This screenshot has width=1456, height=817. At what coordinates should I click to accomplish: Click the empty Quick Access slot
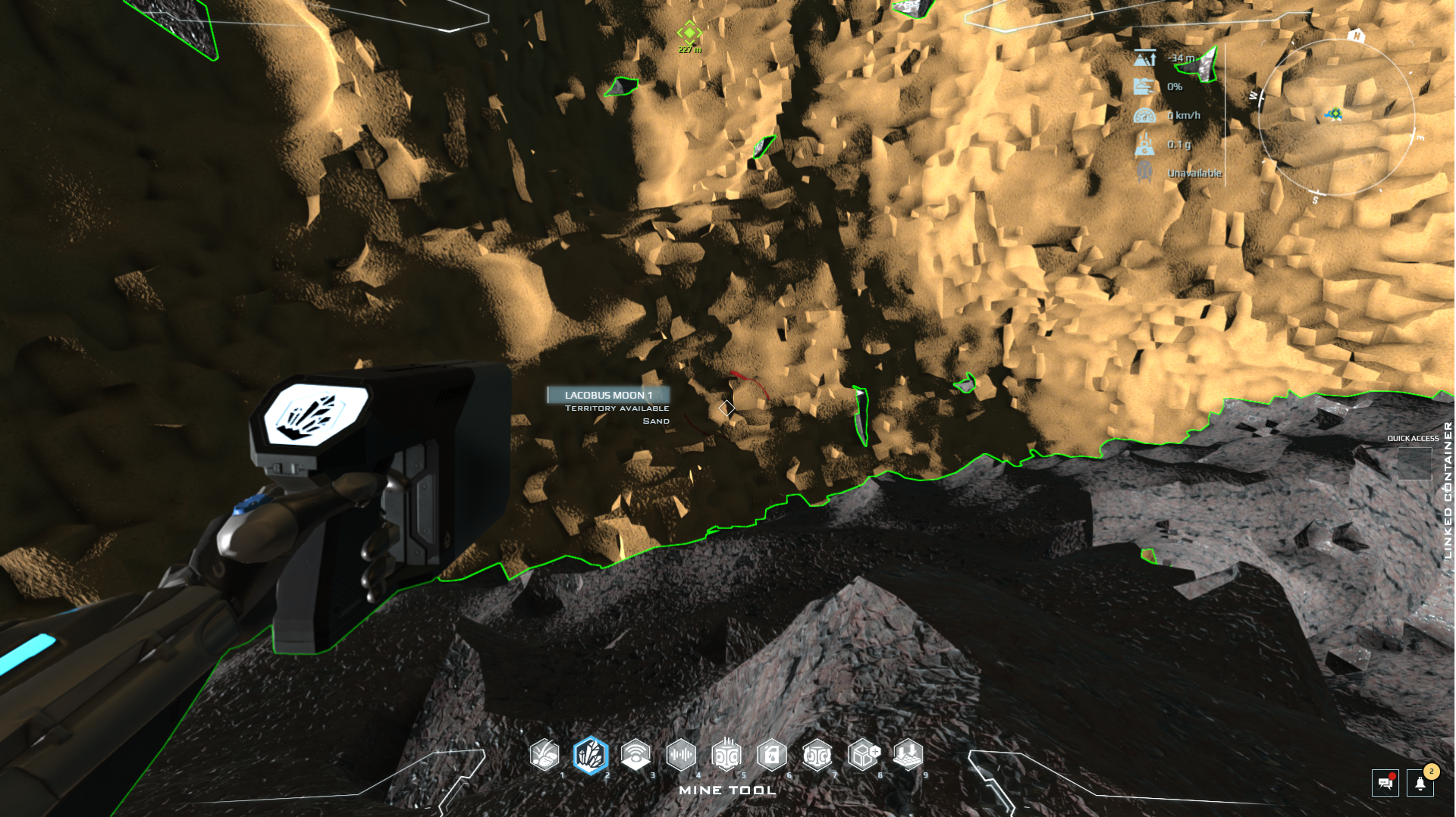tap(1414, 463)
